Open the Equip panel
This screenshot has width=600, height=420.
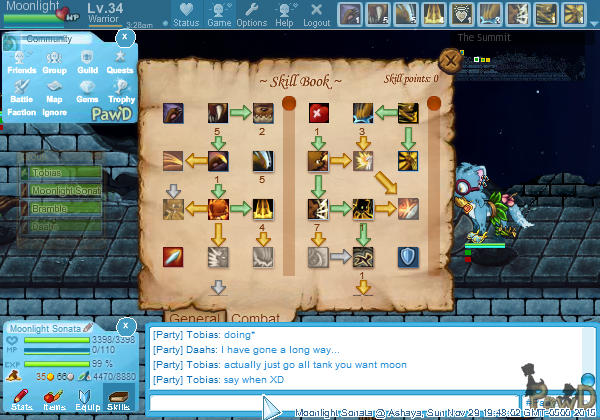coord(86,400)
